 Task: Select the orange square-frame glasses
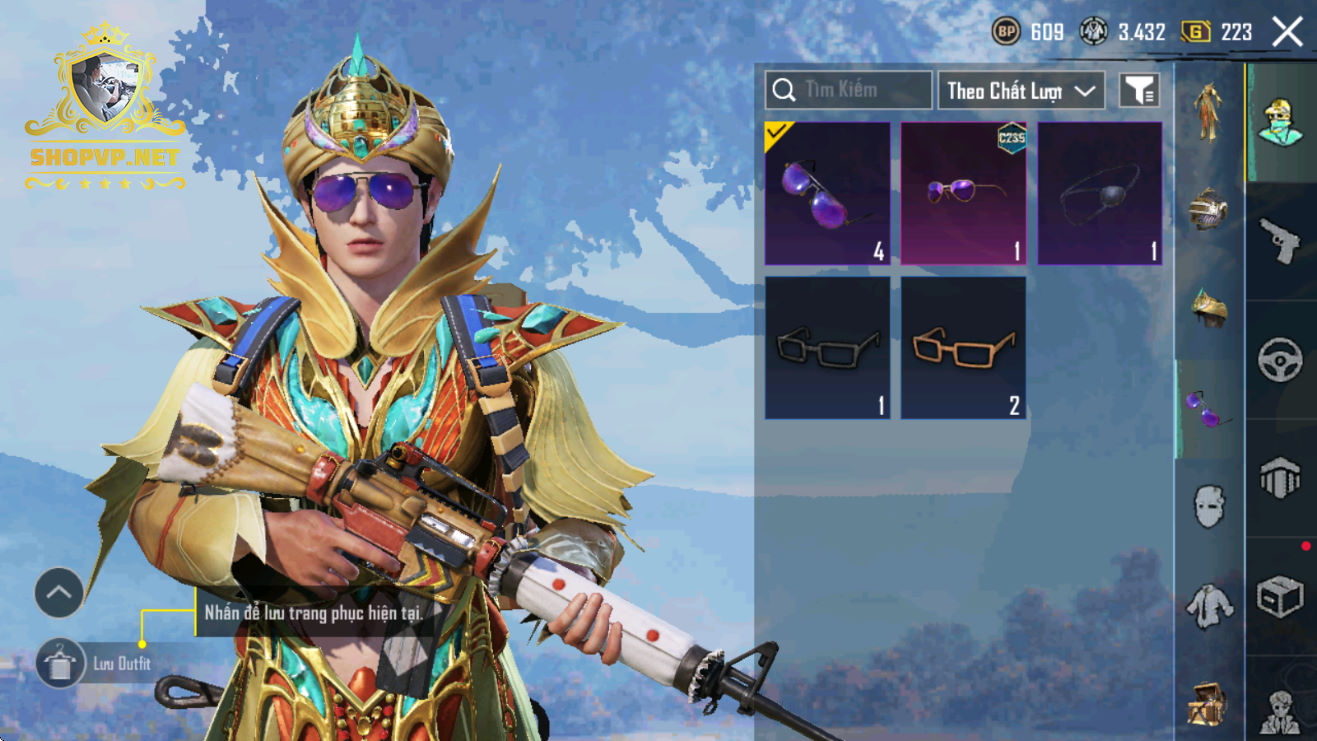coord(963,348)
